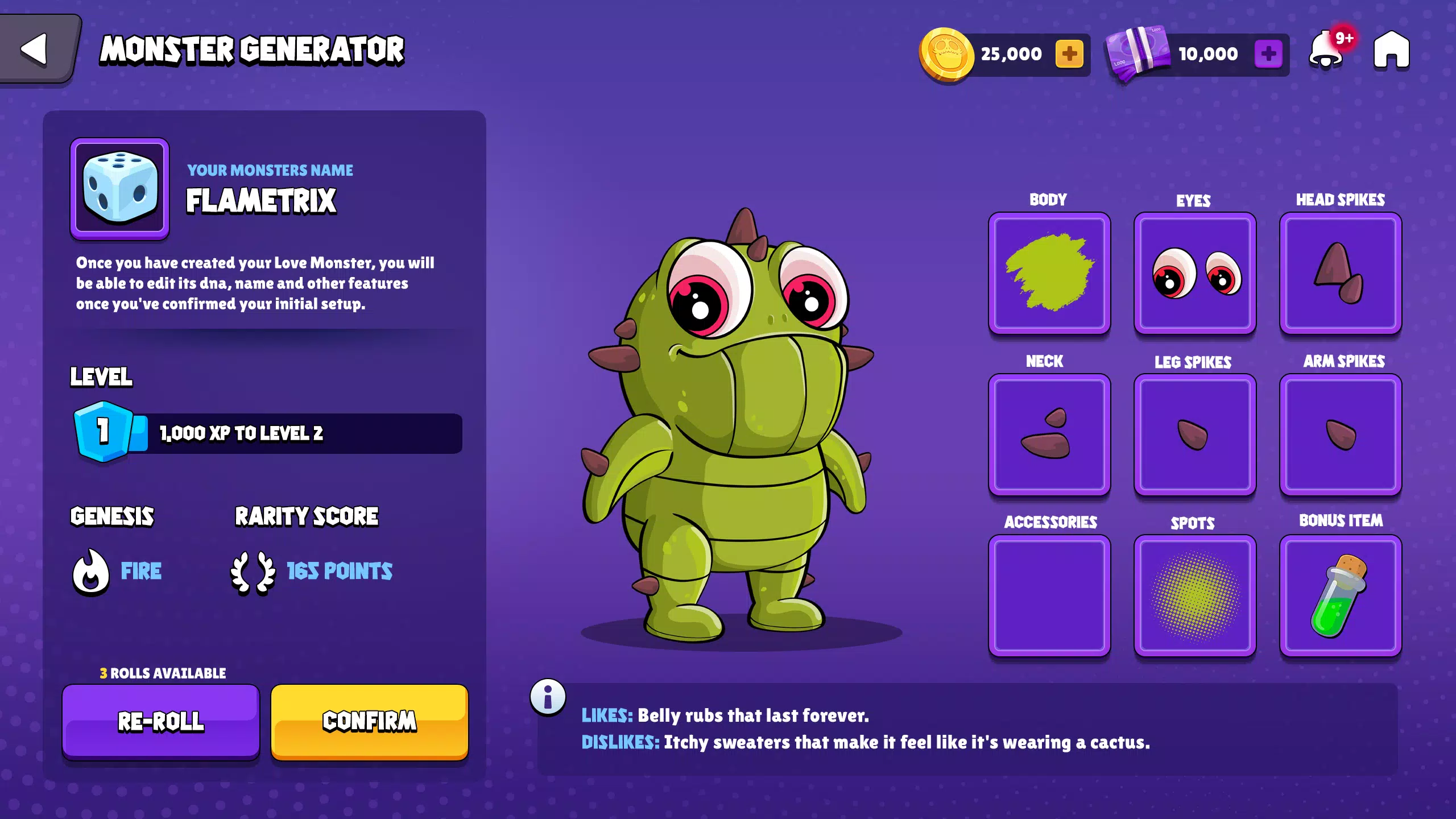This screenshot has height=819, width=1456.
Task: Confirm the monster setup
Action: (x=370, y=721)
